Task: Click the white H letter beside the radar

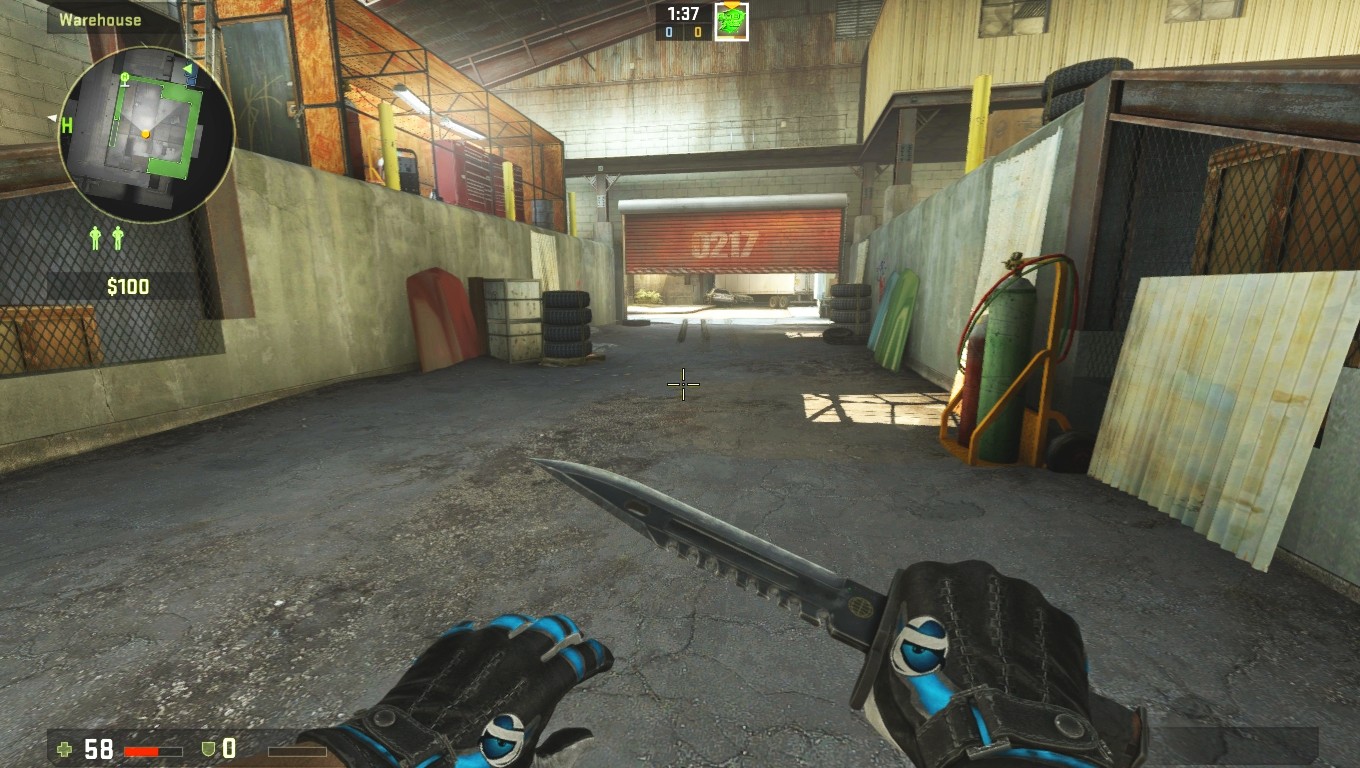Action: tap(66, 125)
